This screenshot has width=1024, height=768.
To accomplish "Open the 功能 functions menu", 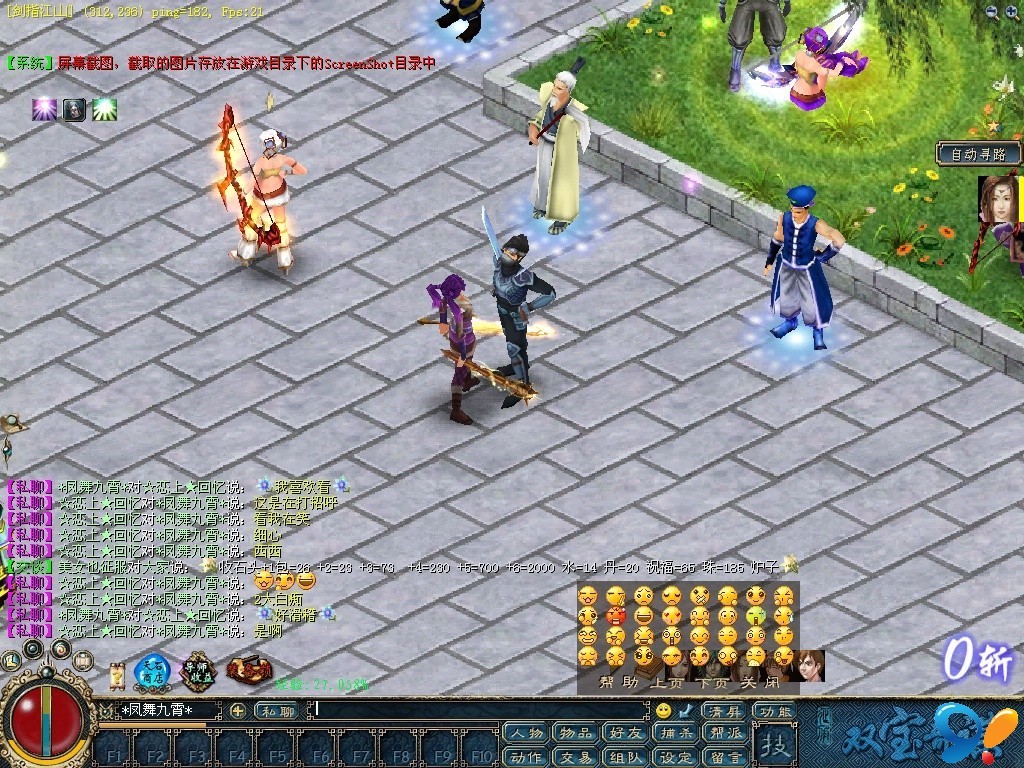I will coord(773,711).
